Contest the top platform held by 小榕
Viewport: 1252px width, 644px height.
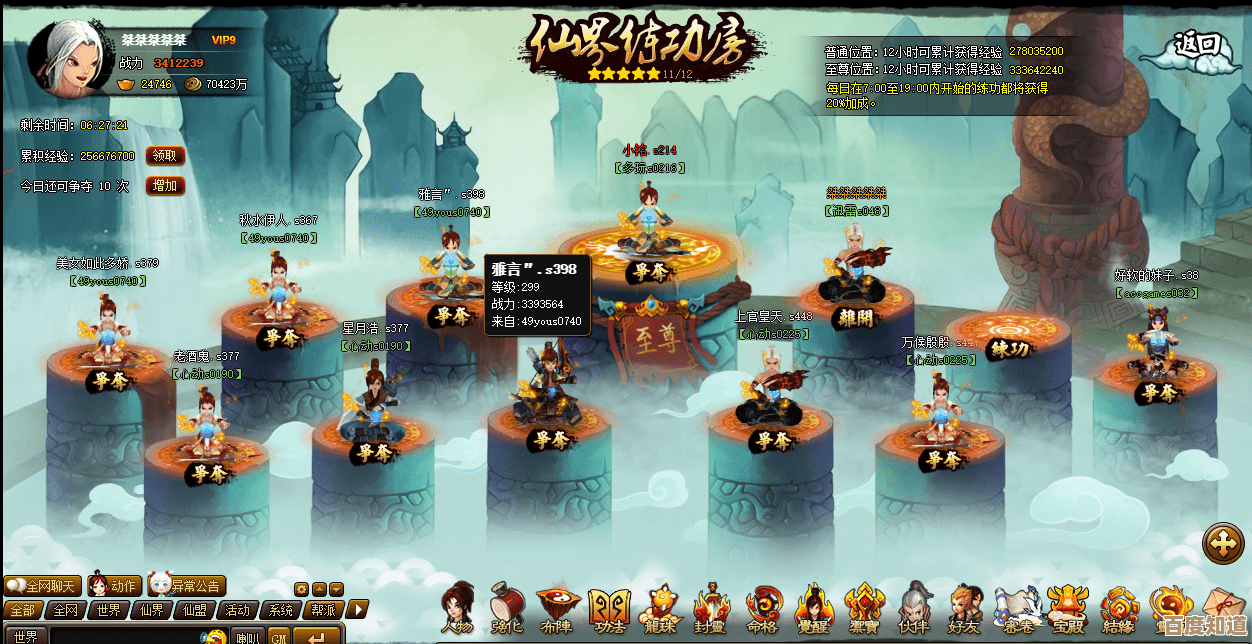(x=650, y=271)
